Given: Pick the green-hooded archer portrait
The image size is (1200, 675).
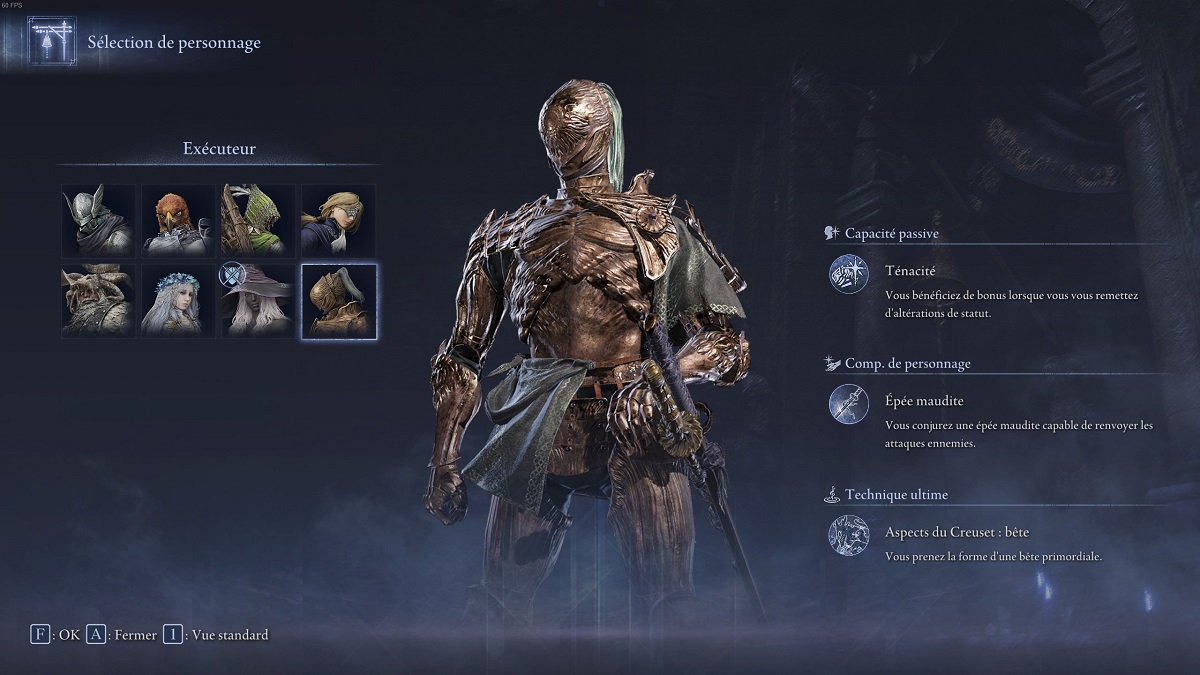Looking at the screenshot, I should 258,221.
